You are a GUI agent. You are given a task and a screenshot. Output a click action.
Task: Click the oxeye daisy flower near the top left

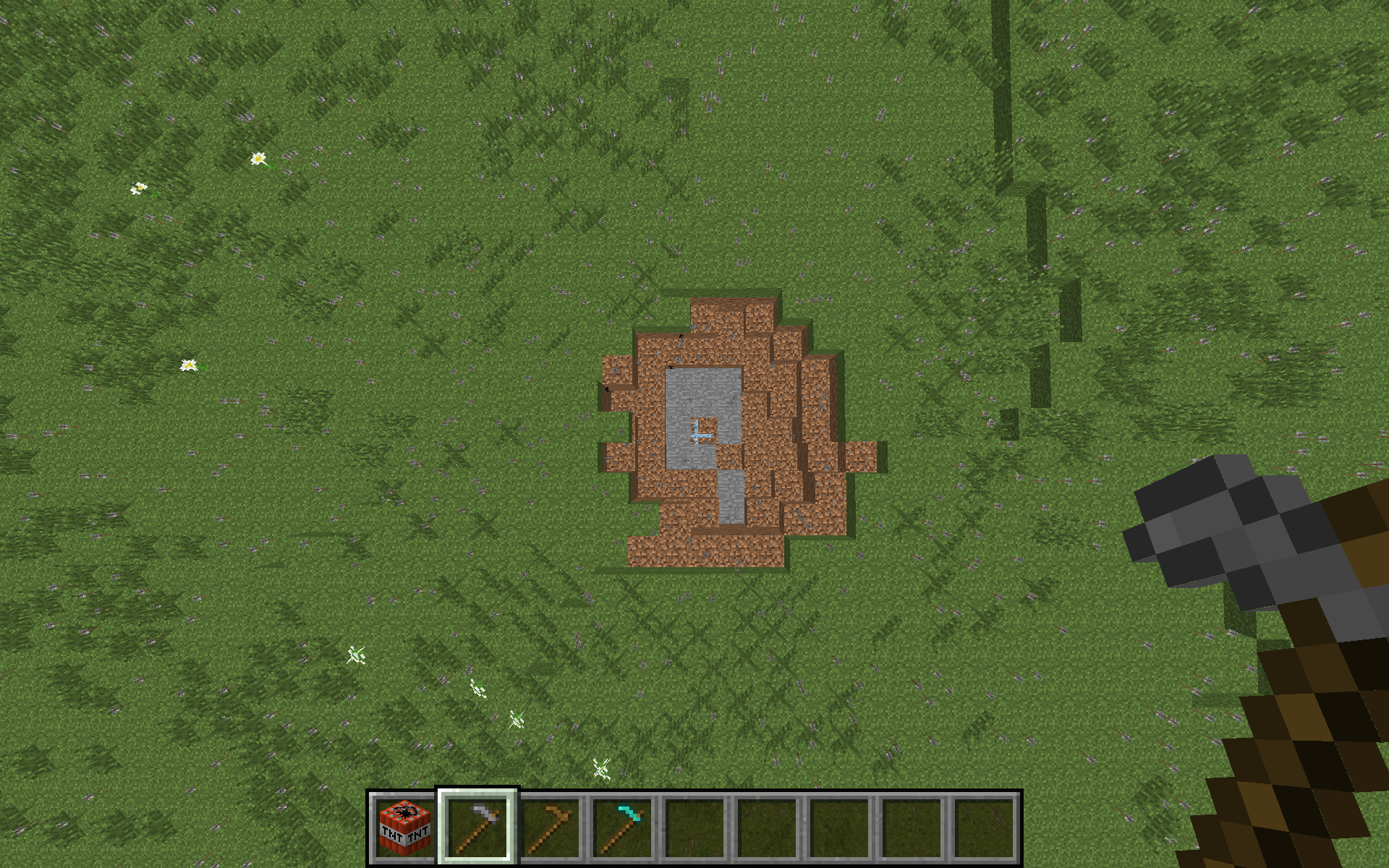tap(258, 158)
